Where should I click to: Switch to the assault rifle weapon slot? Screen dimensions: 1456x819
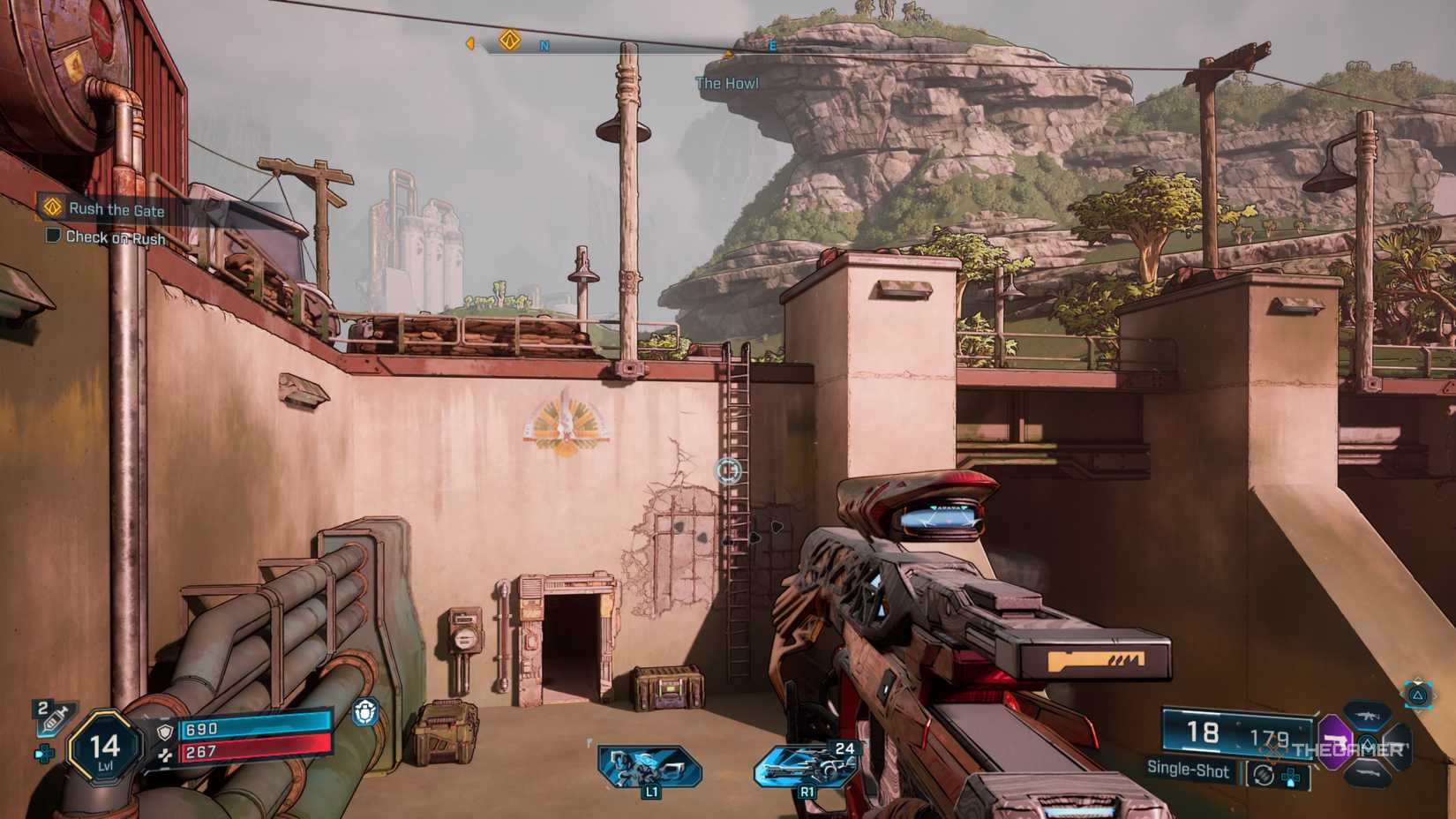point(1366,714)
